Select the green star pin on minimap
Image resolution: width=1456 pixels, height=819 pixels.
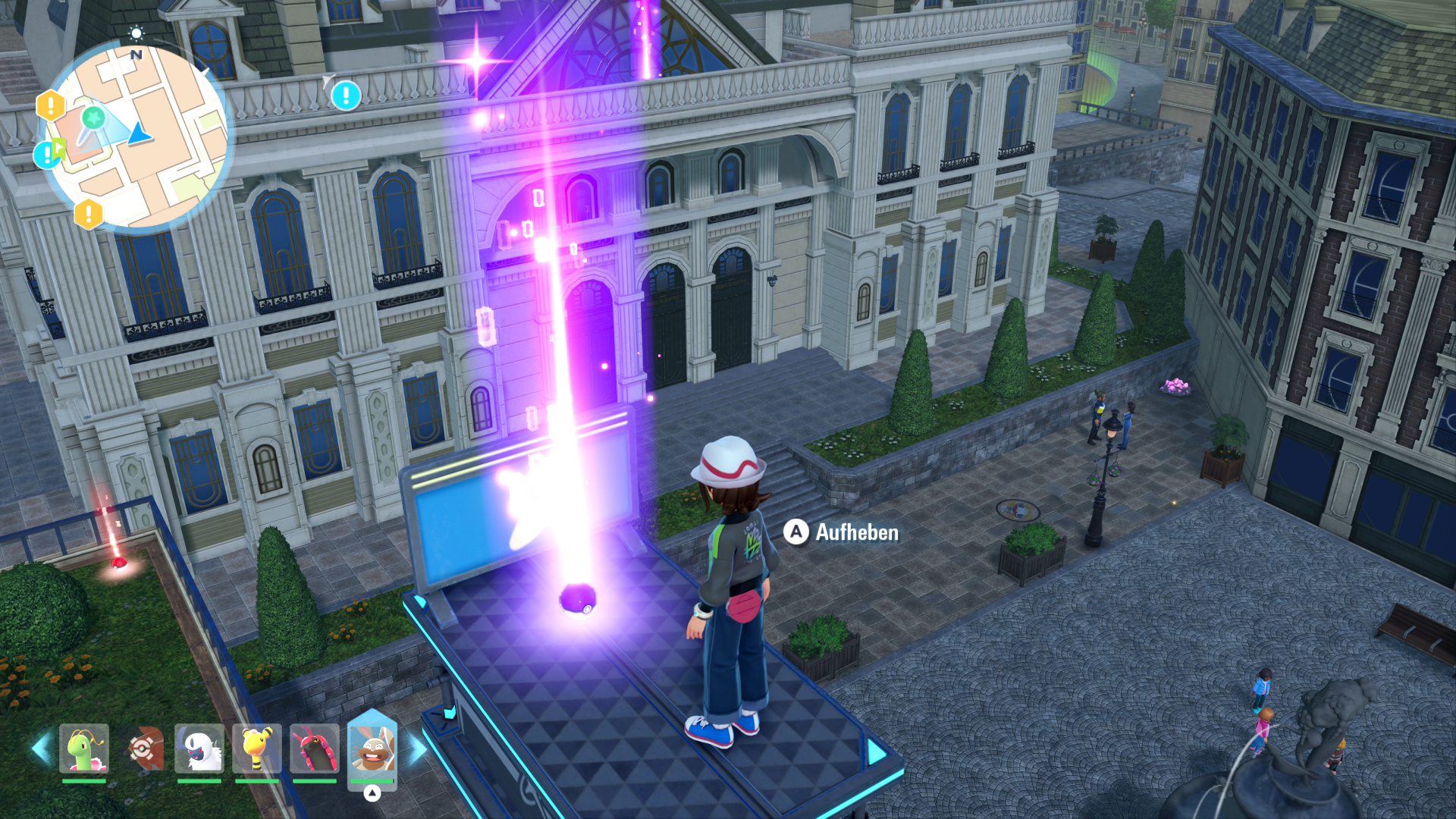93,118
